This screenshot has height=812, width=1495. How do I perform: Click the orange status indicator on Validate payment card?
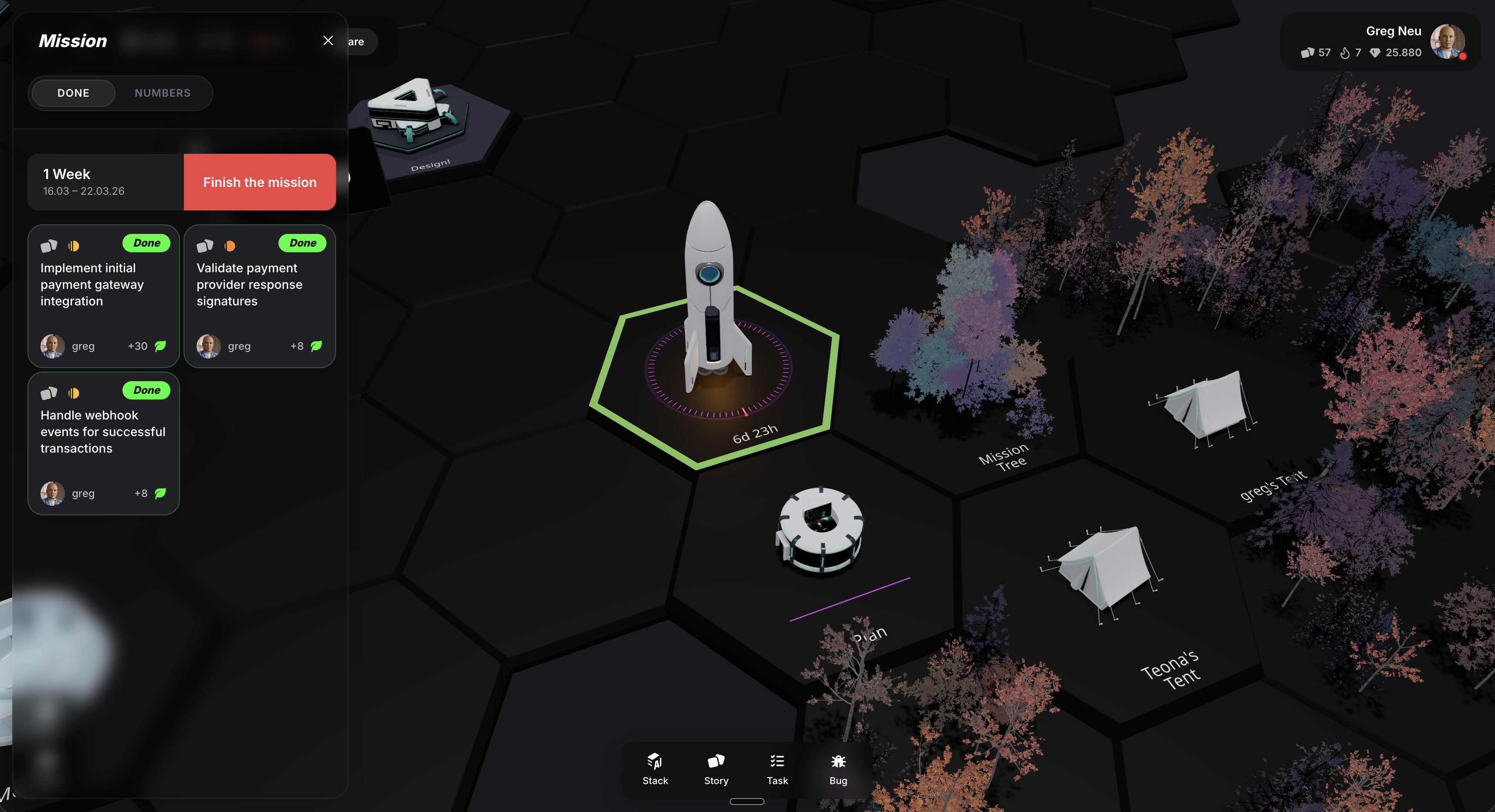click(x=230, y=246)
